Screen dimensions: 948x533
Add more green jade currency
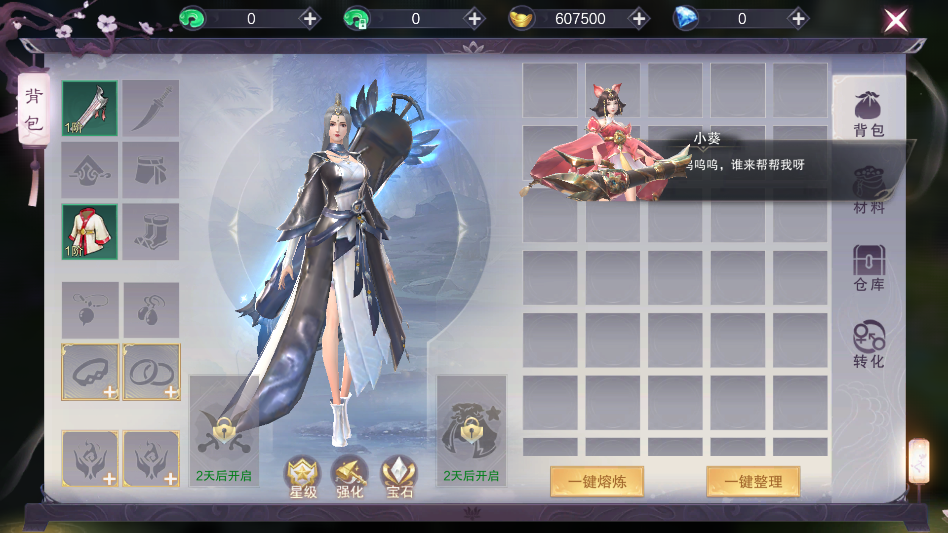point(309,19)
